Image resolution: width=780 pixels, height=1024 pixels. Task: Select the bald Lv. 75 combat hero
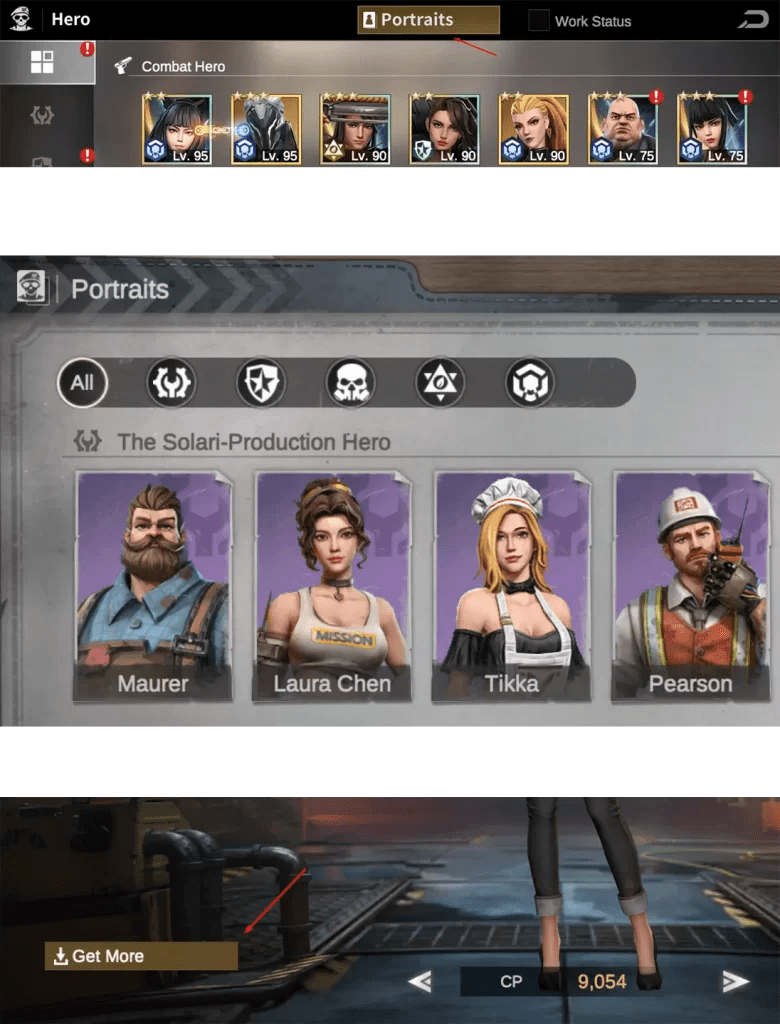click(622, 129)
